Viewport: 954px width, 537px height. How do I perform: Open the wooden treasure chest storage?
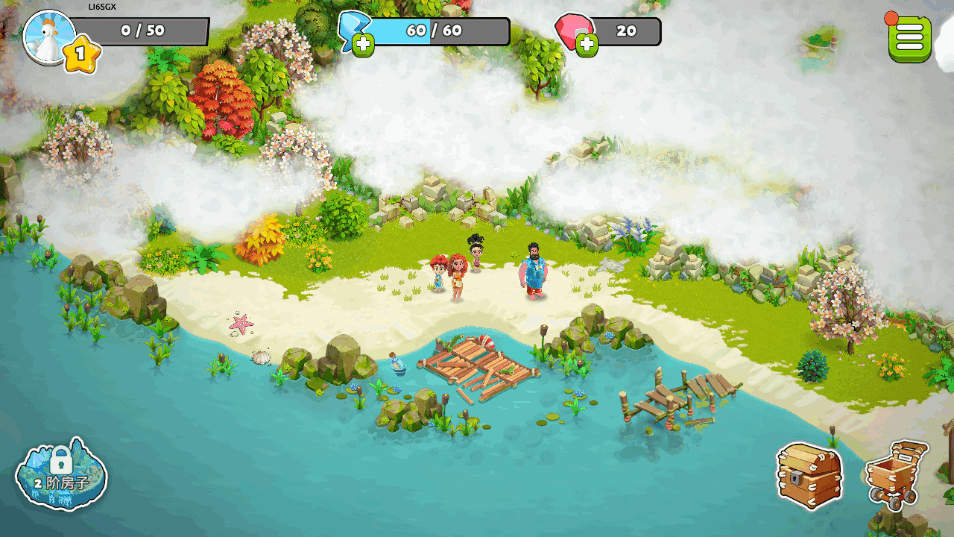point(809,474)
